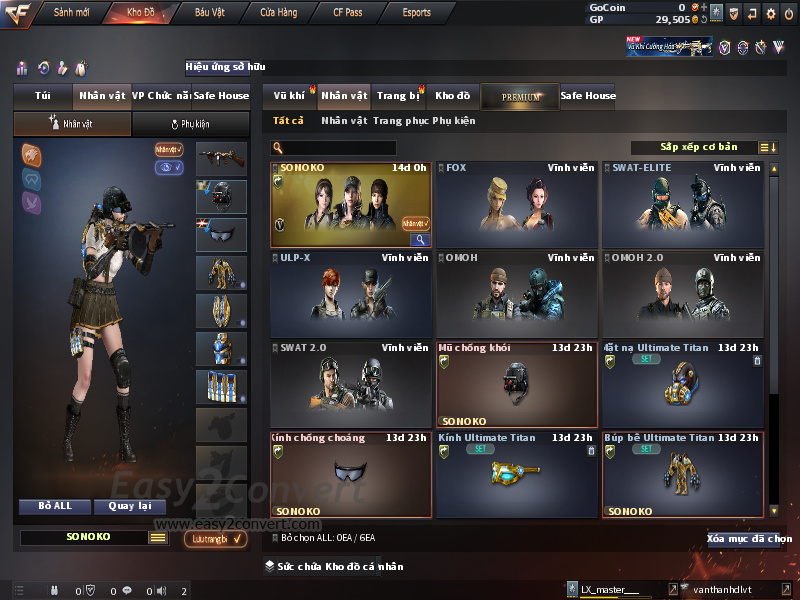Screen dimensions: 800x600
Task: Switch to the Trang bị tab
Action: pyautogui.click(x=398, y=96)
